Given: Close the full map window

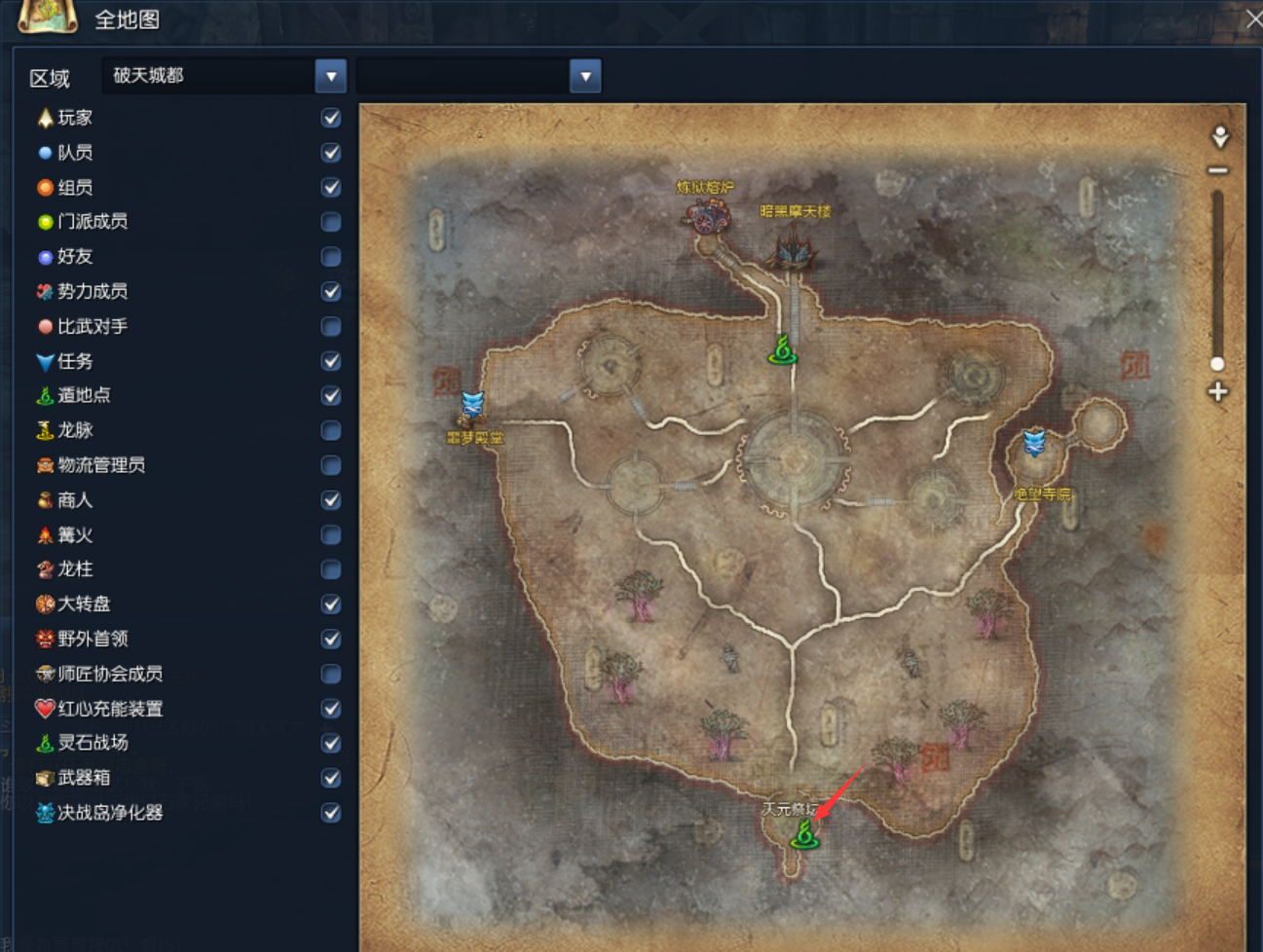Looking at the screenshot, I should [x=1253, y=18].
